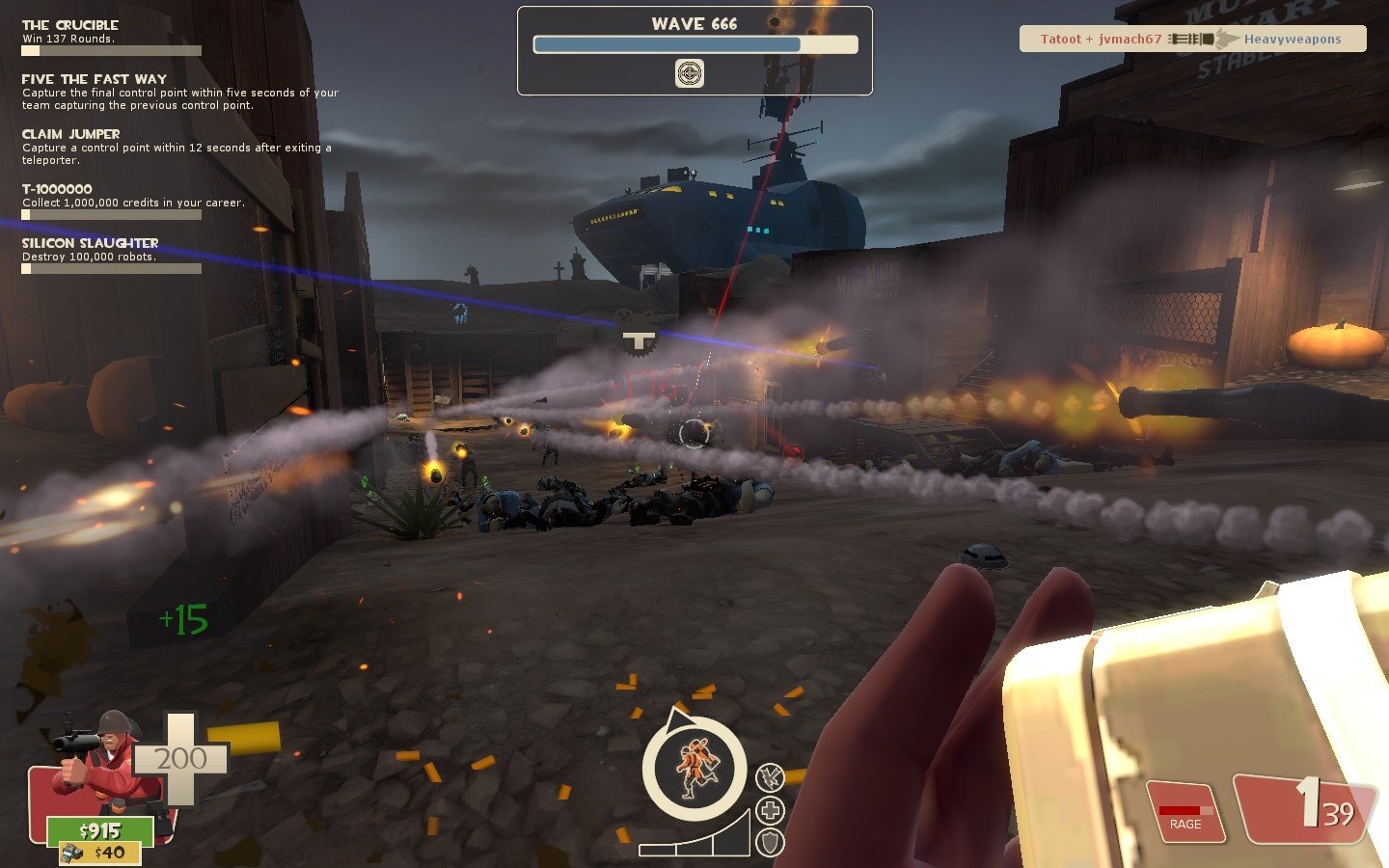Select the crossed-weapons upgrade icon
This screenshot has height=868, width=1389.
pyautogui.click(x=770, y=776)
